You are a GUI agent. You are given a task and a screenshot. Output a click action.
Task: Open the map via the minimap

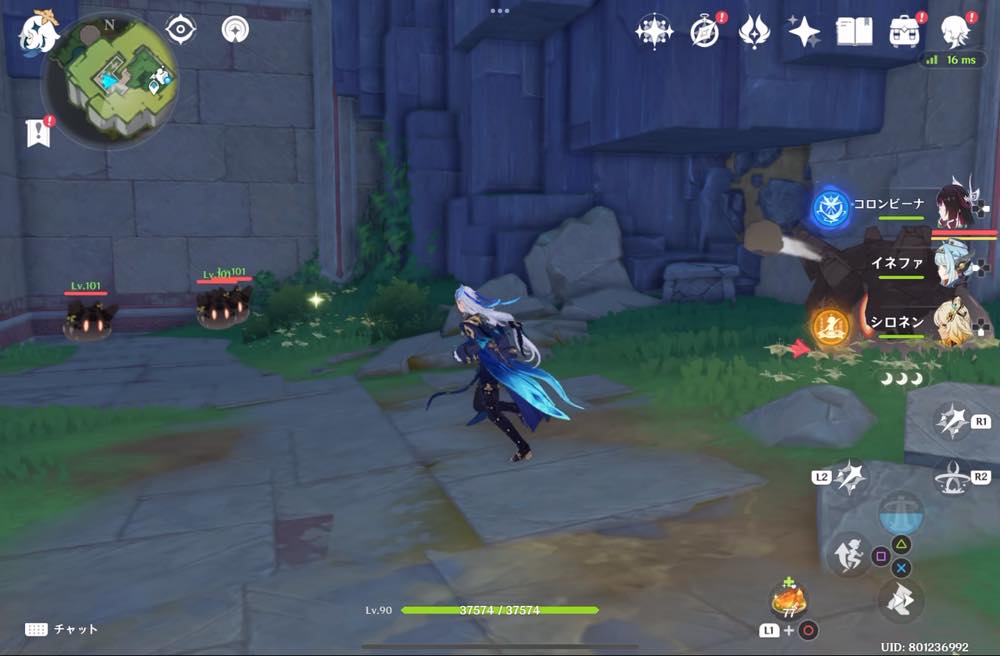110,78
